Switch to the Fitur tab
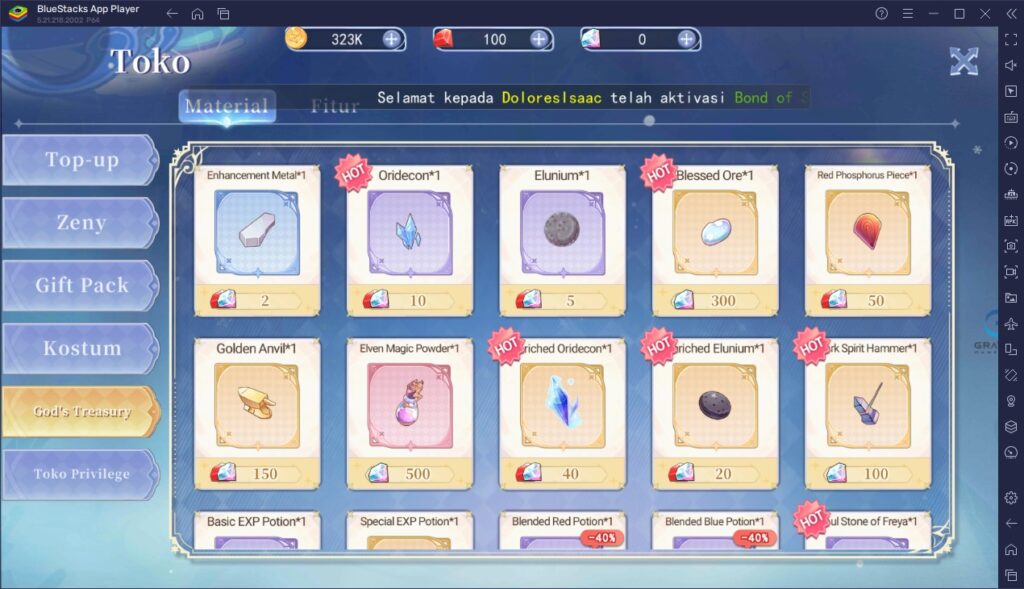 pos(334,106)
